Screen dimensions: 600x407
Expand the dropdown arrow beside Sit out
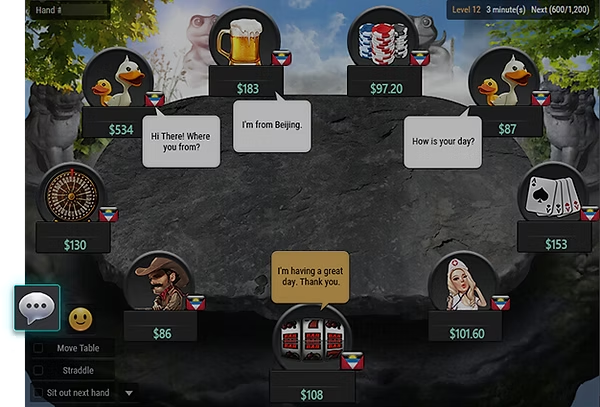point(129,393)
